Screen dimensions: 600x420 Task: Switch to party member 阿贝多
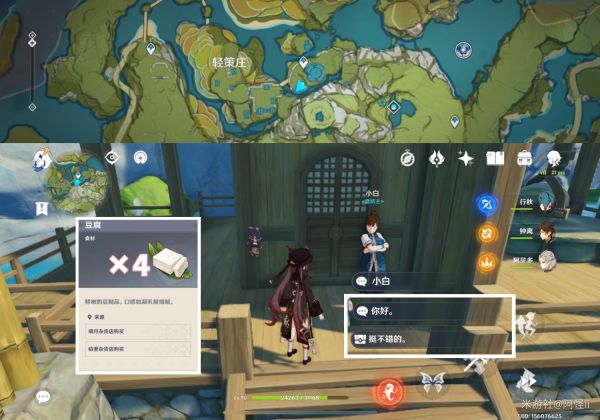tap(546, 261)
